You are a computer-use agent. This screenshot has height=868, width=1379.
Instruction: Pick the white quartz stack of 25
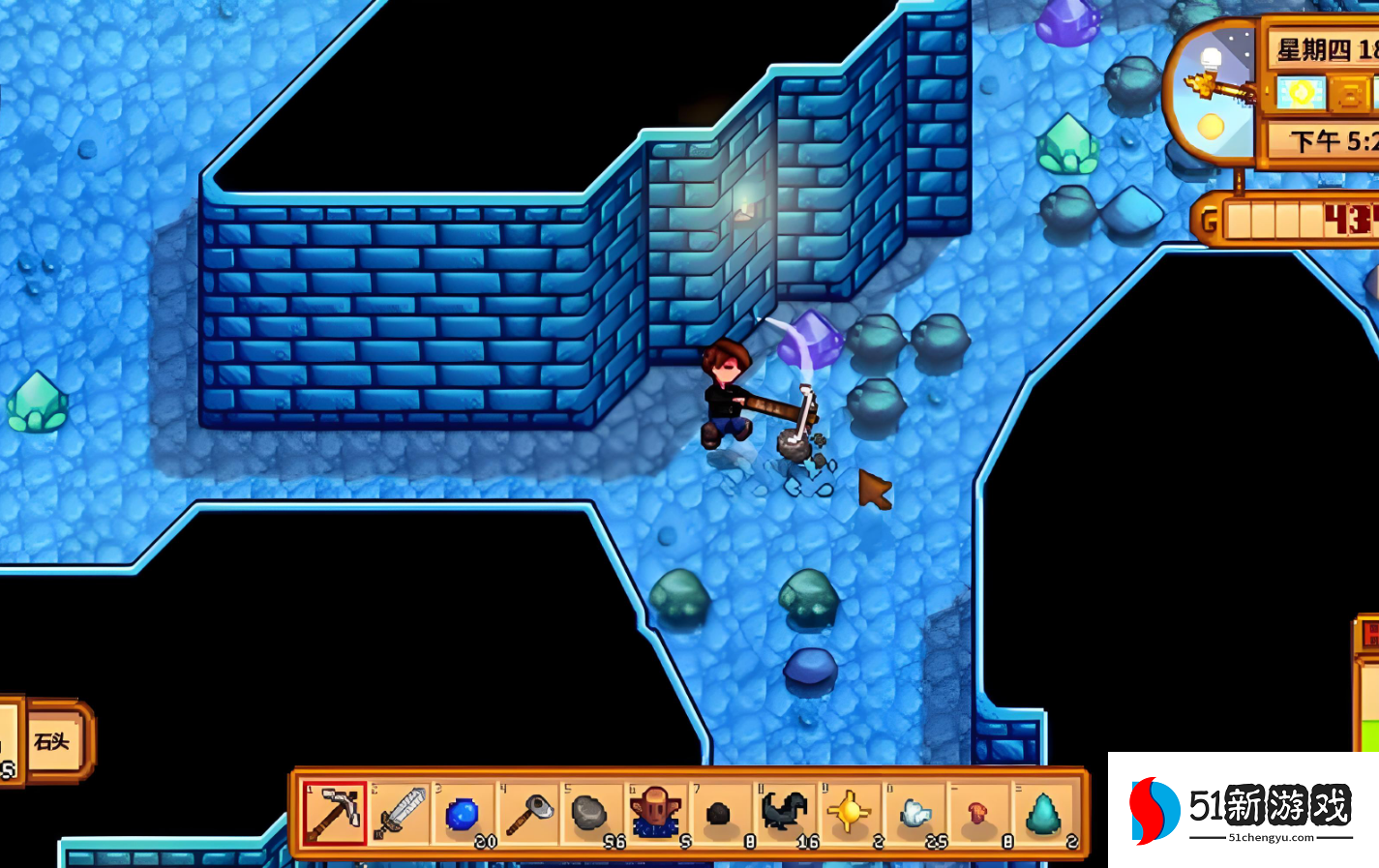(914, 814)
